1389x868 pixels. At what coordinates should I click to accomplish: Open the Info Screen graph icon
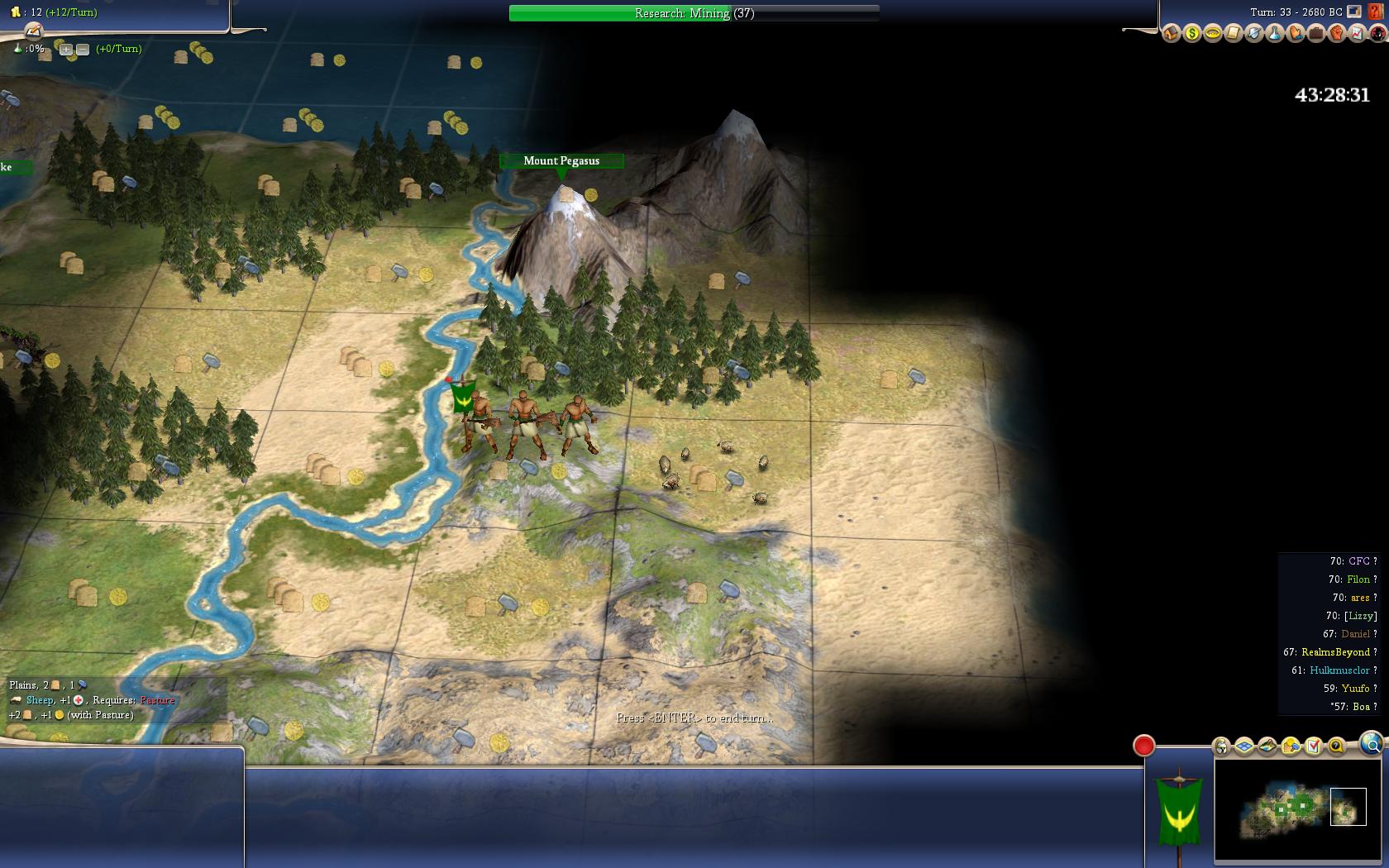(x=1357, y=34)
